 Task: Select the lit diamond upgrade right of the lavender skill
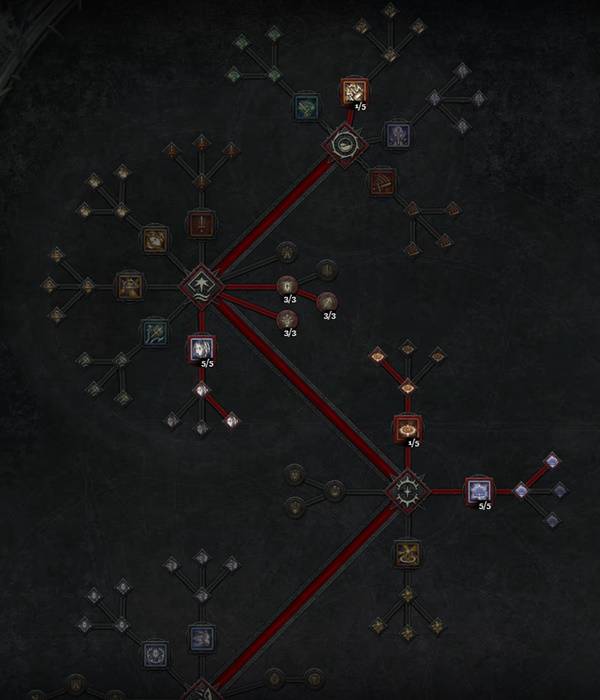coord(521,491)
